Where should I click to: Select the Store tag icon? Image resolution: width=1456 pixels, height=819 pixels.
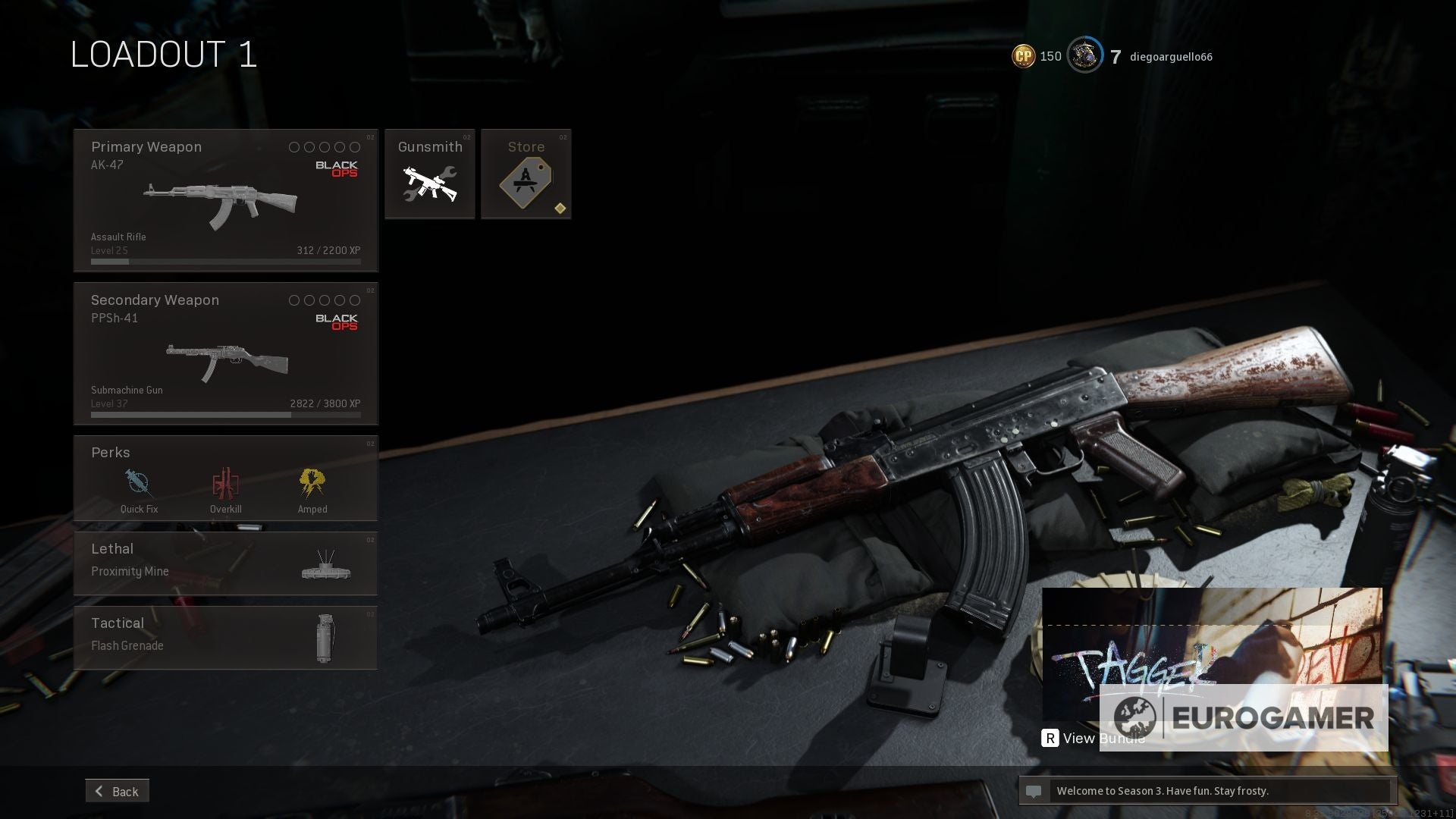(526, 182)
